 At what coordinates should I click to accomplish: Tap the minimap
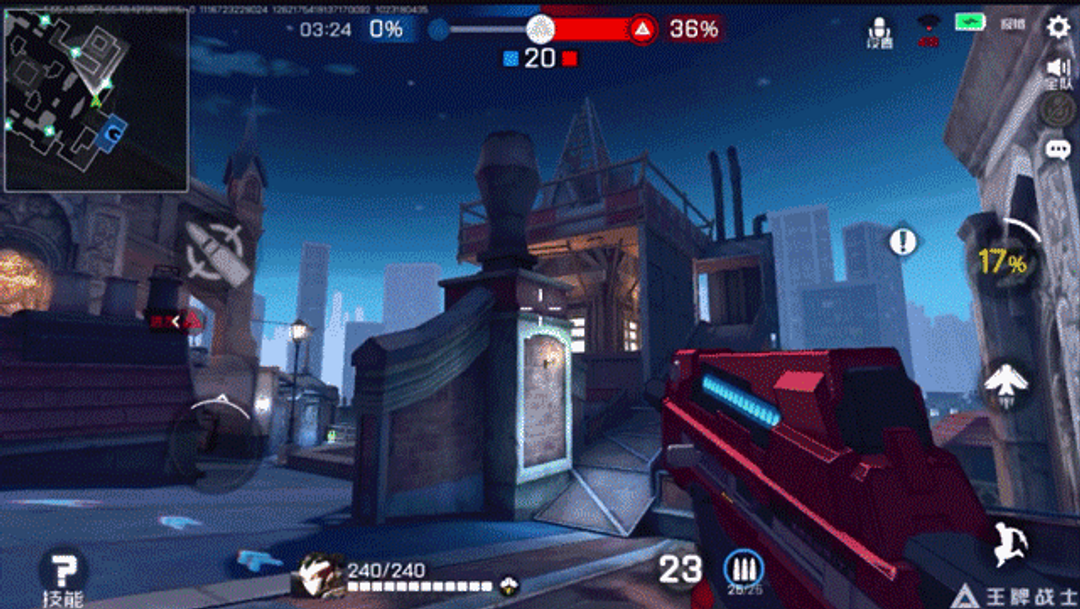[x=96, y=100]
